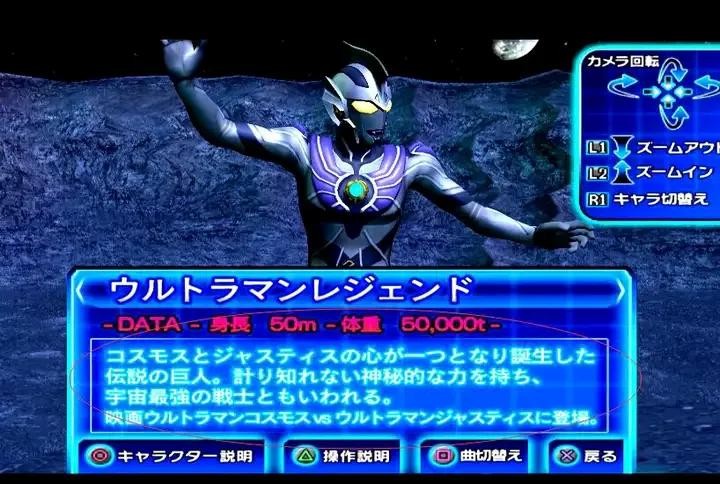
Task: Select the ズームアウト zoom out control
Action: (652, 147)
